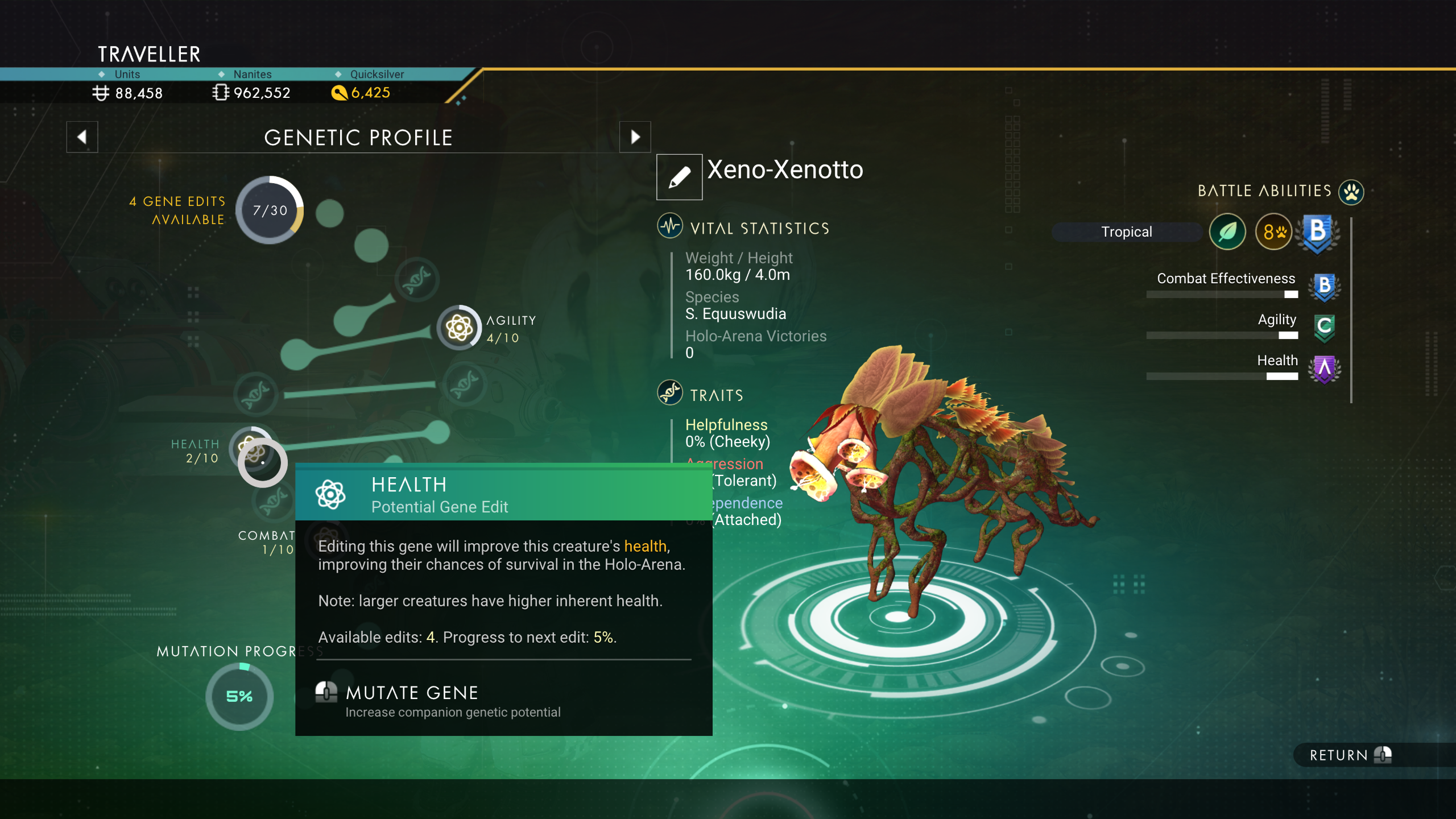Click the left arrow to view previous companion
Image resolution: width=1456 pixels, height=819 pixels.
tap(82, 137)
